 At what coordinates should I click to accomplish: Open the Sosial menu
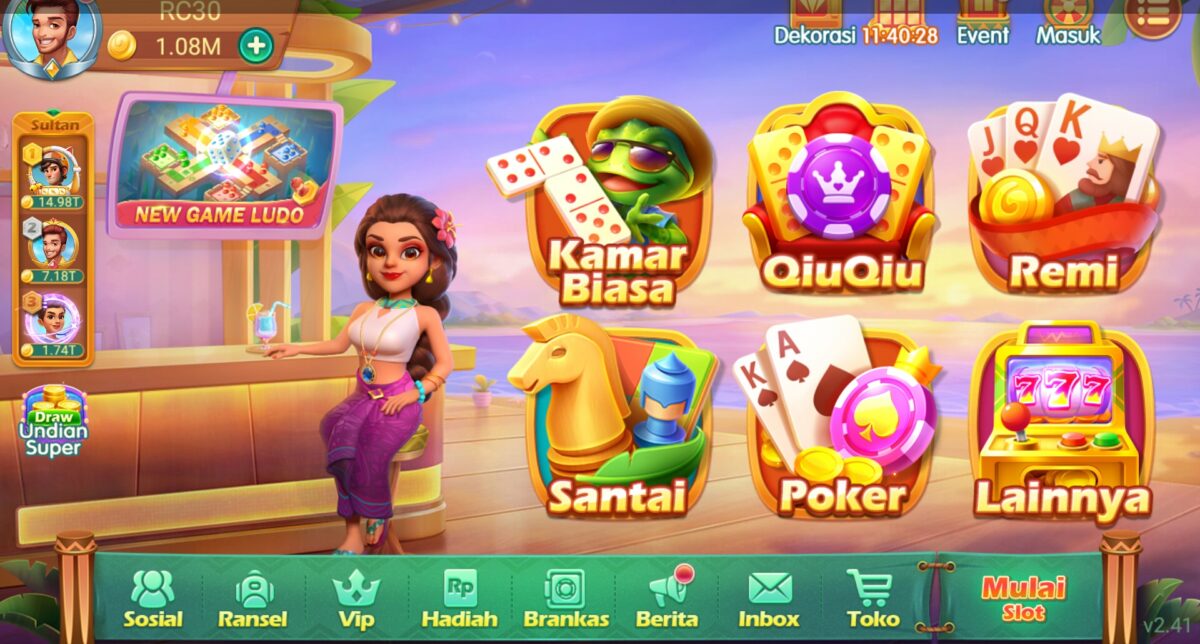click(153, 599)
